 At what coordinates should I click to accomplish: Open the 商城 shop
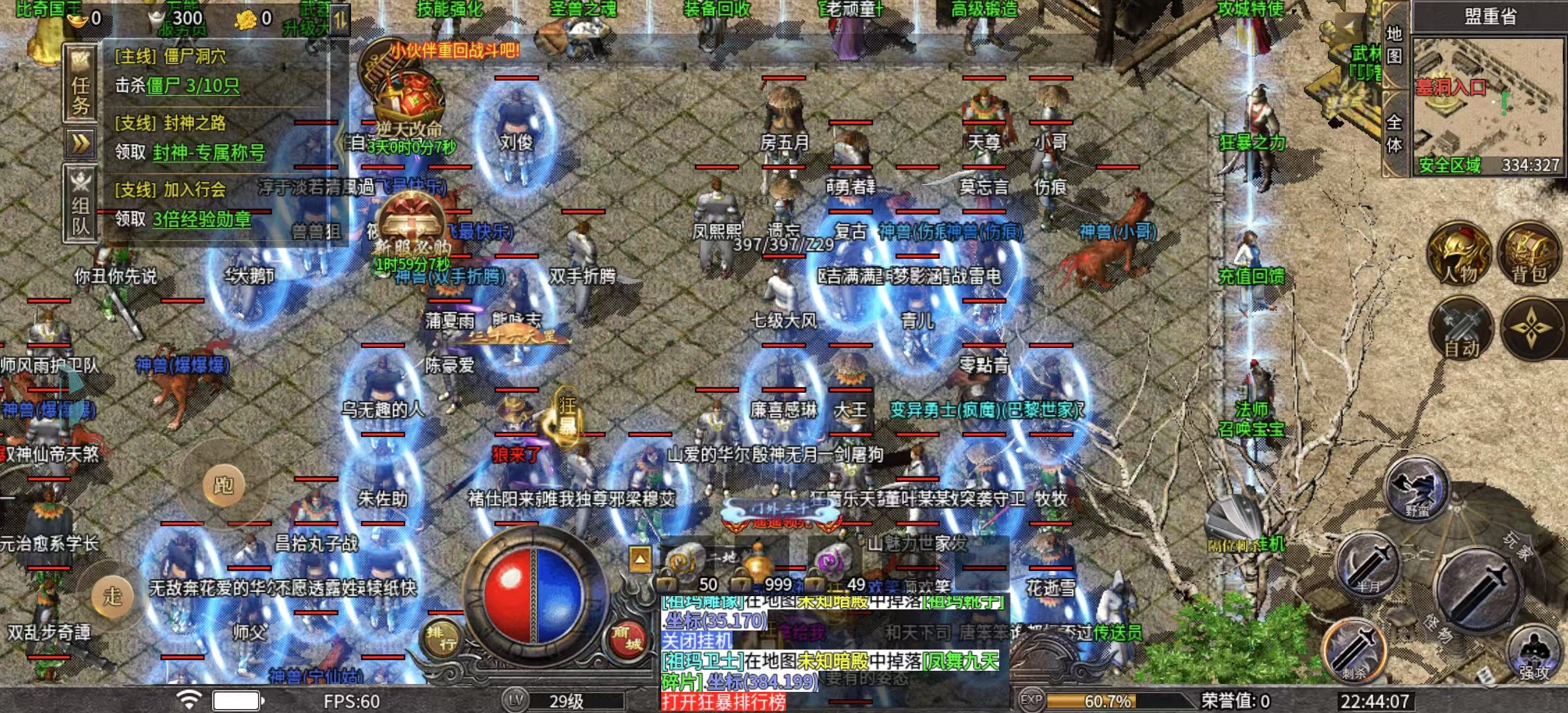point(628,637)
